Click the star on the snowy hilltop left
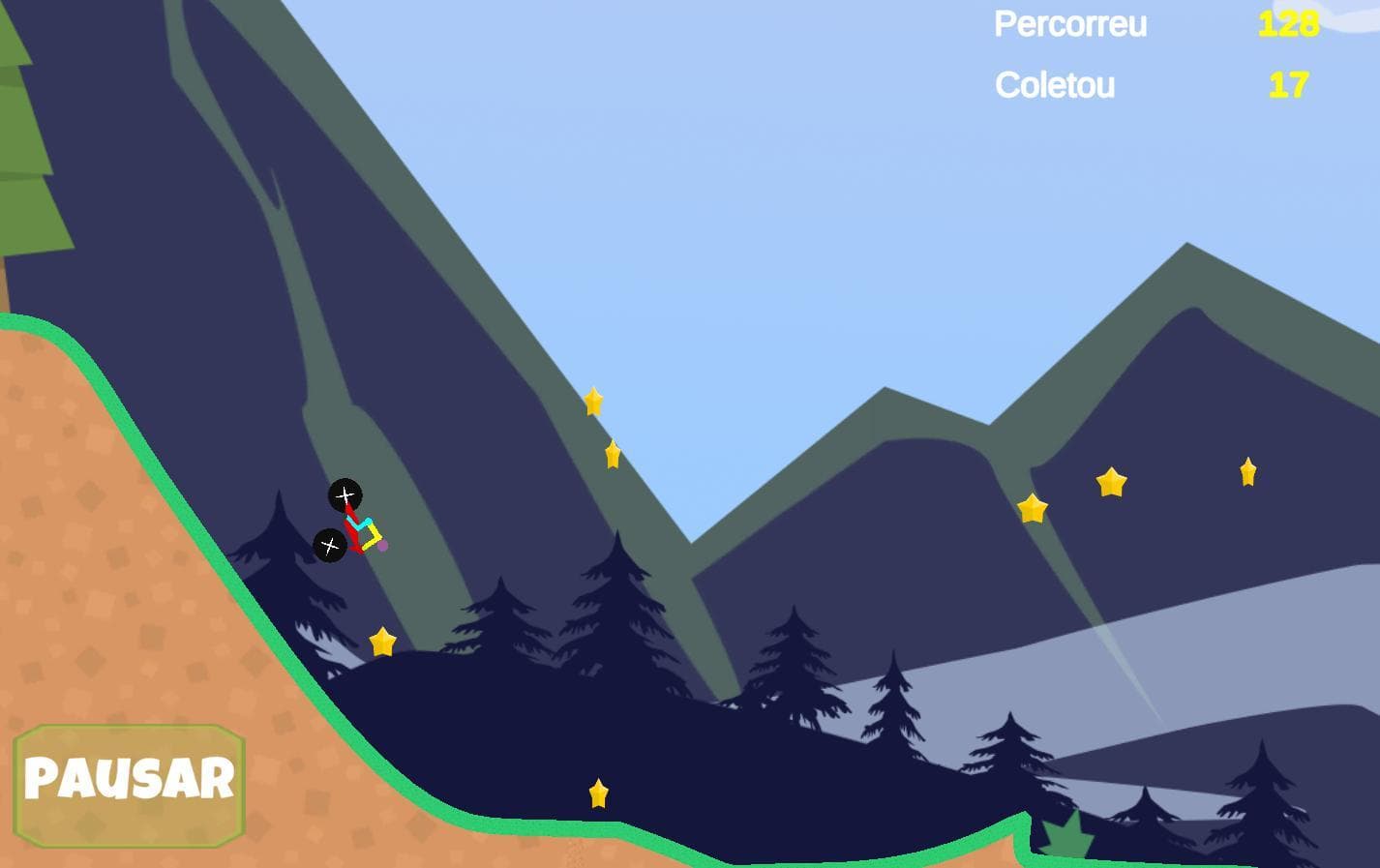This screenshot has height=868, width=1380. [383, 639]
